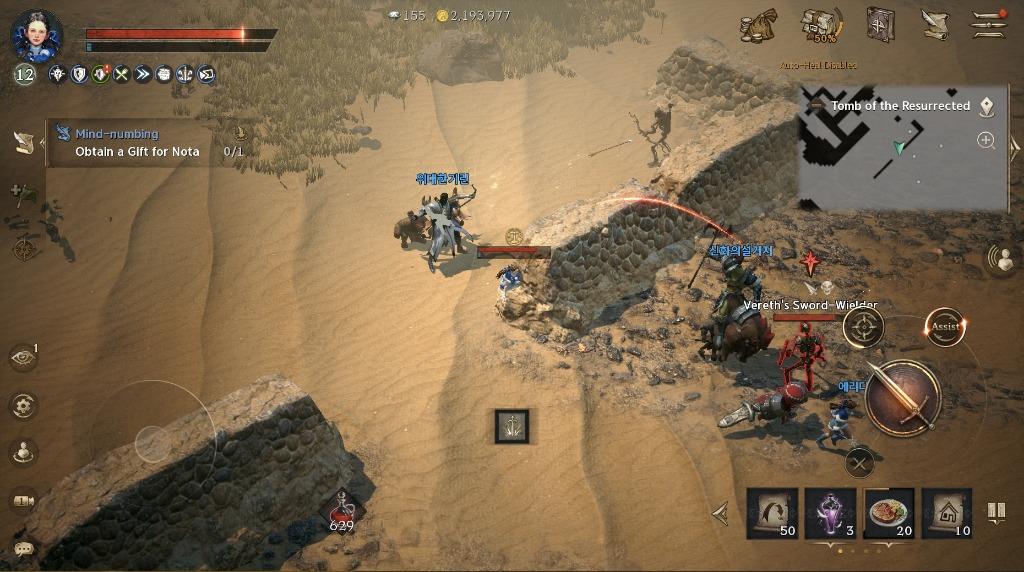
Task: Use the purple potion slot
Action: pyautogui.click(x=831, y=513)
